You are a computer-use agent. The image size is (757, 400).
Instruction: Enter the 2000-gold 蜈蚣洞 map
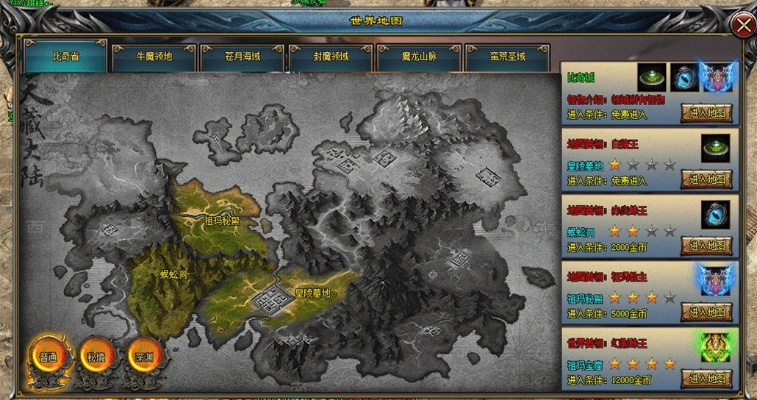coord(708,246)
